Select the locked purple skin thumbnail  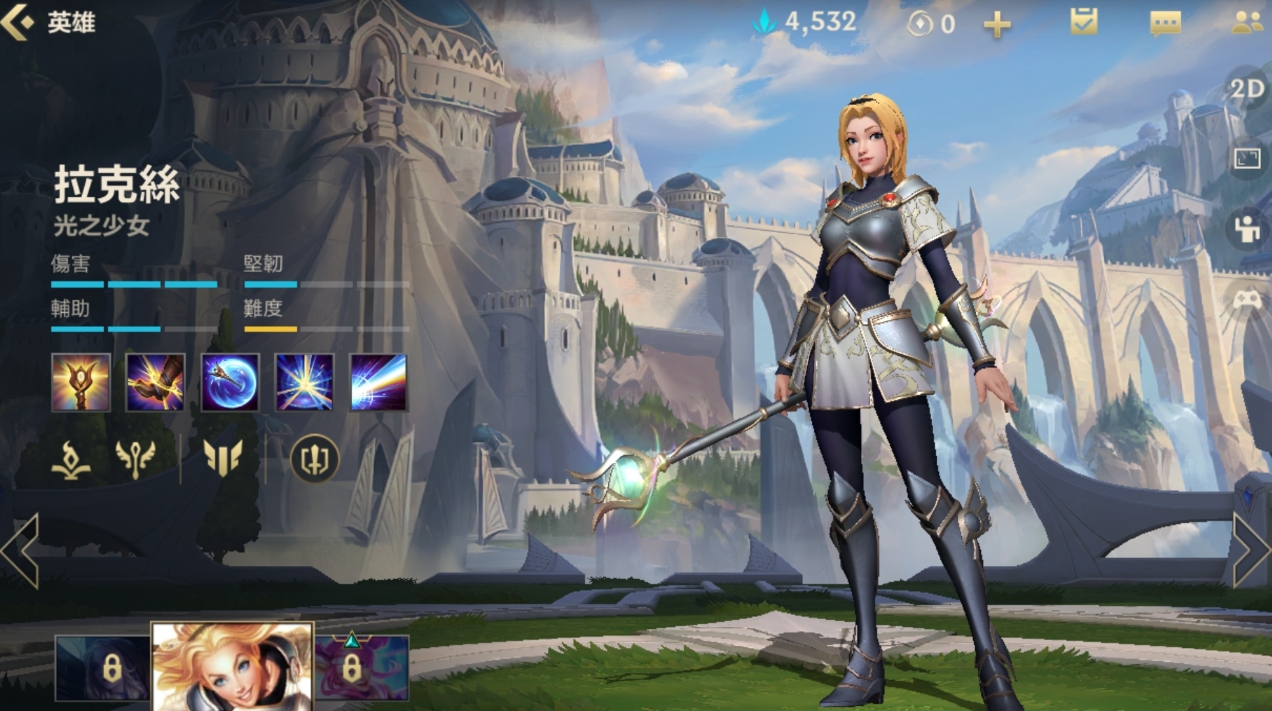(362, 667)
